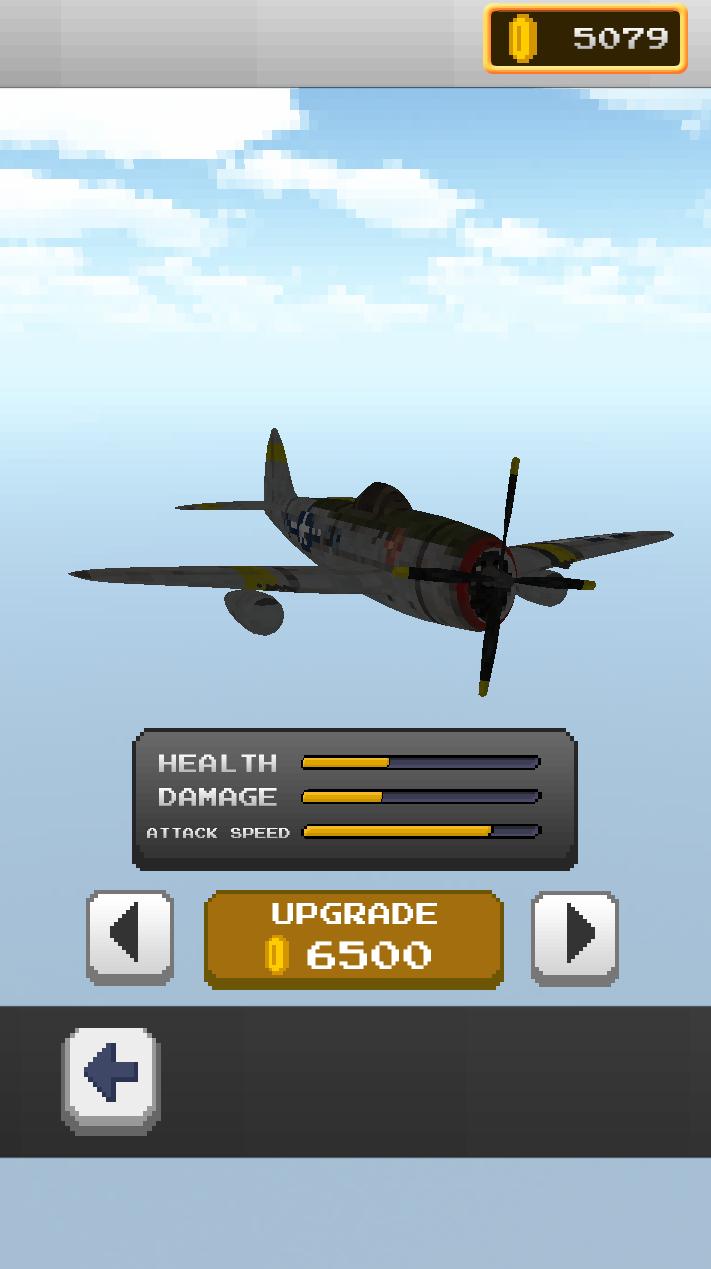The width and height of the screenshot is (711, 1269).
Task: Show the previous plane
Action: pyautogui.click(x=130, y=937)
